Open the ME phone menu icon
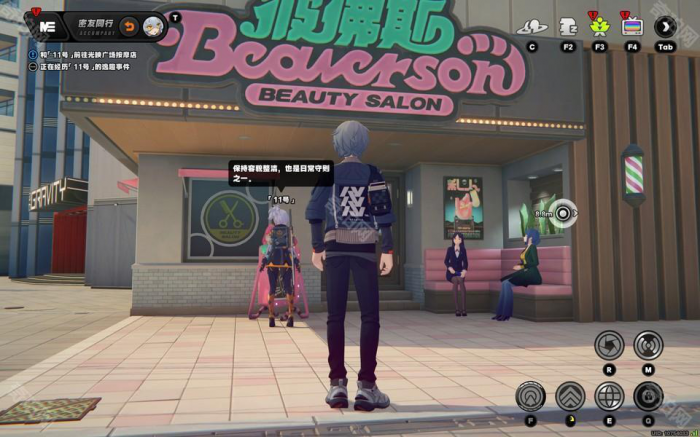The height and width of the screenshot is (437, 700). click(43, 25)
